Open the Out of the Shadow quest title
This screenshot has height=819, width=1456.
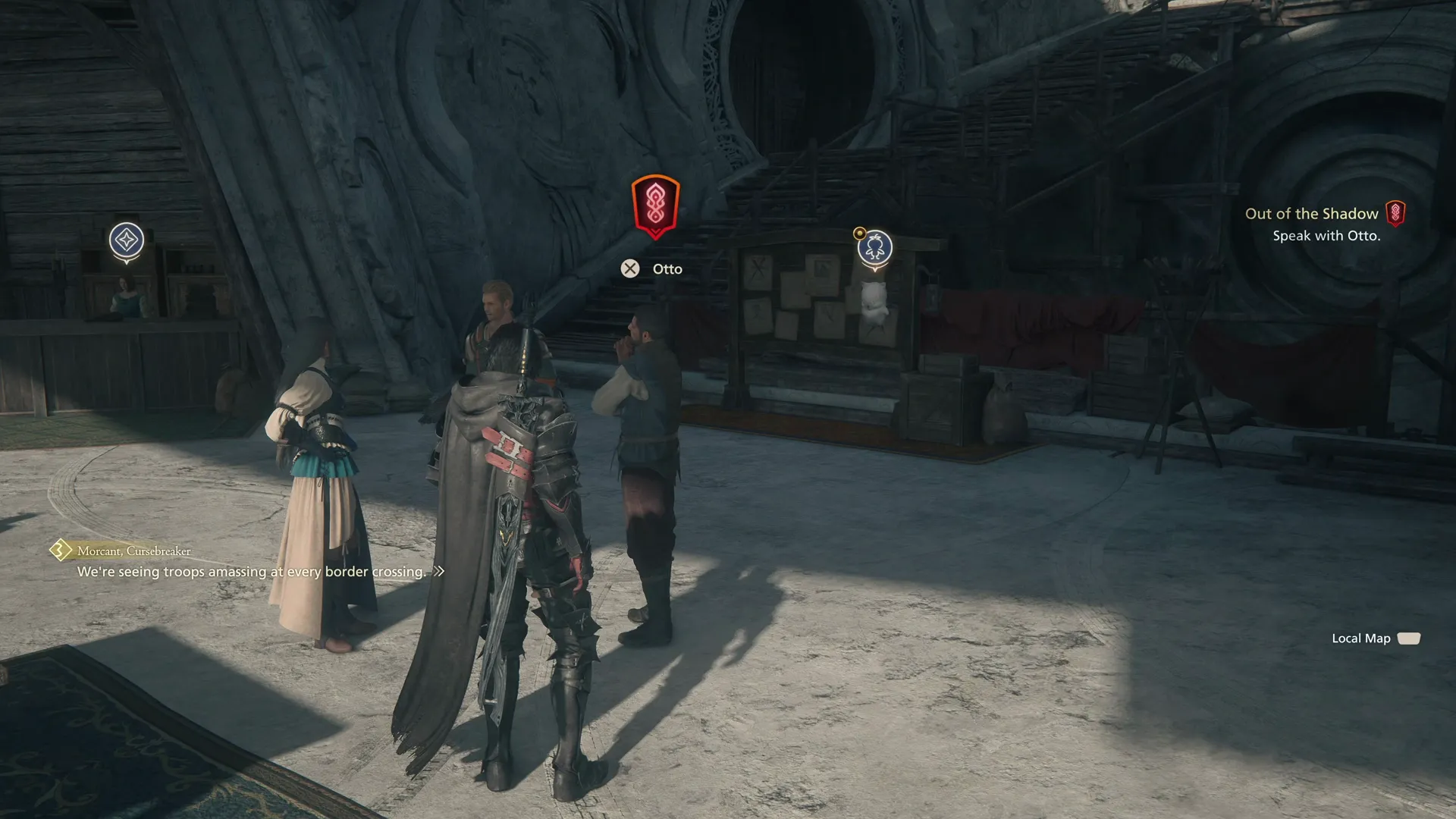click(1313, 214)
